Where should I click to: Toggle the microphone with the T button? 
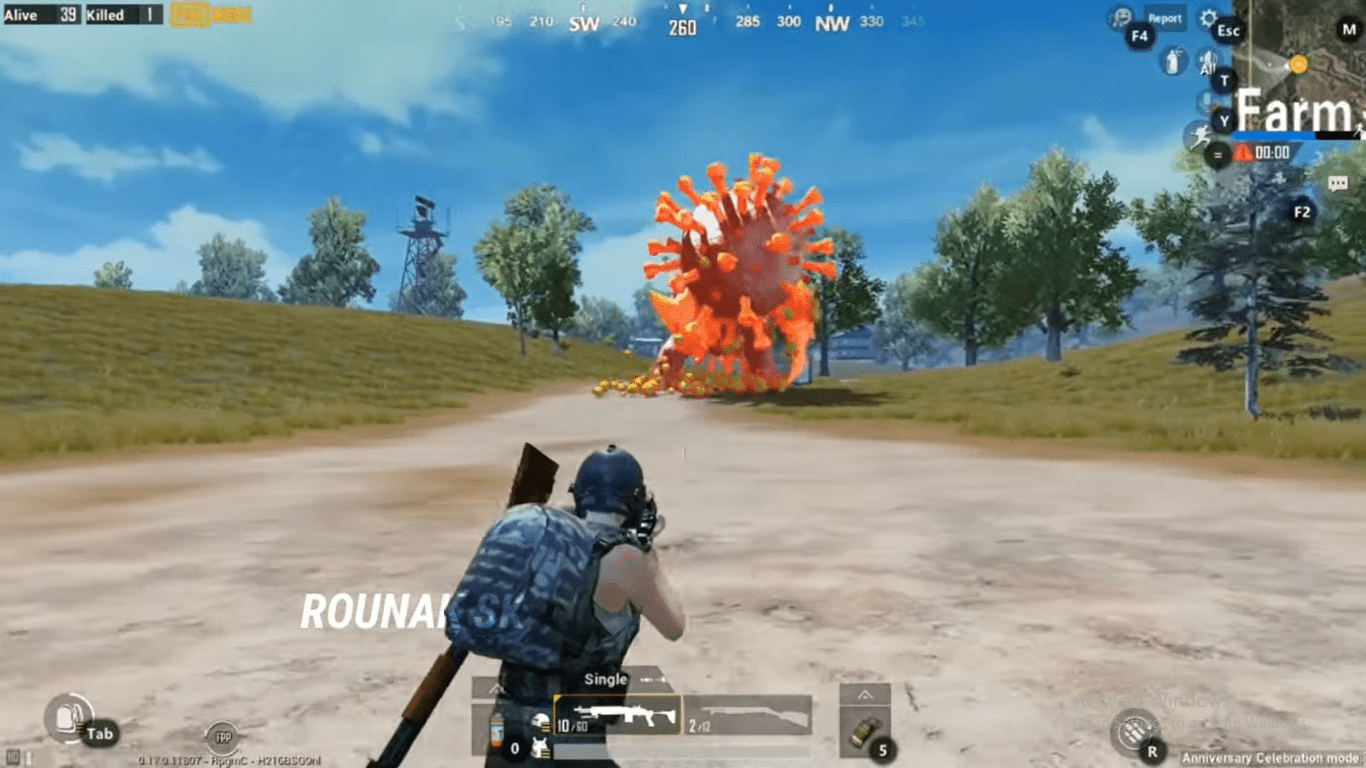click(x=1223, y=79)
